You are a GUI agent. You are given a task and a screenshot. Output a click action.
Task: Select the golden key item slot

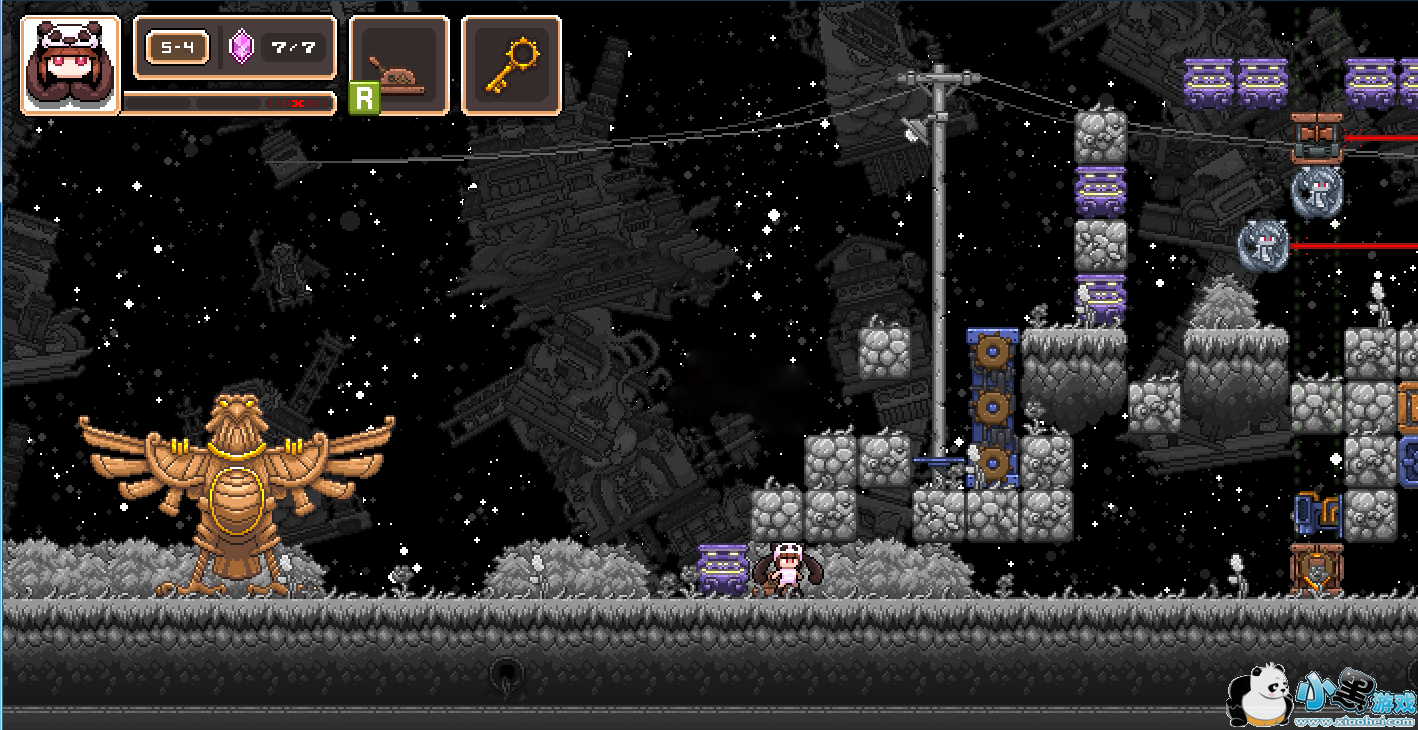pos(511,65)
